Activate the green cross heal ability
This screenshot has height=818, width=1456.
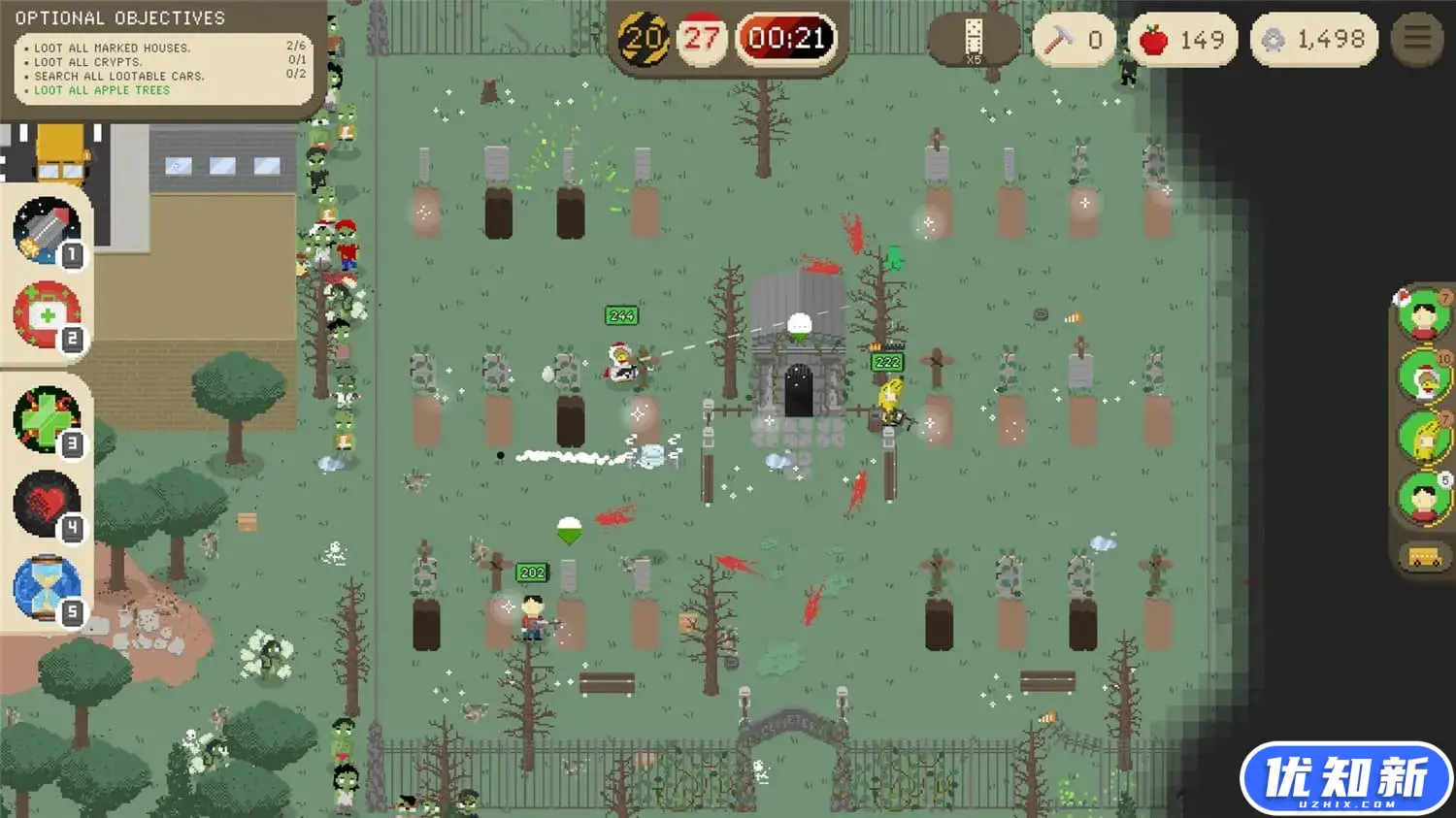coord(46,419)
